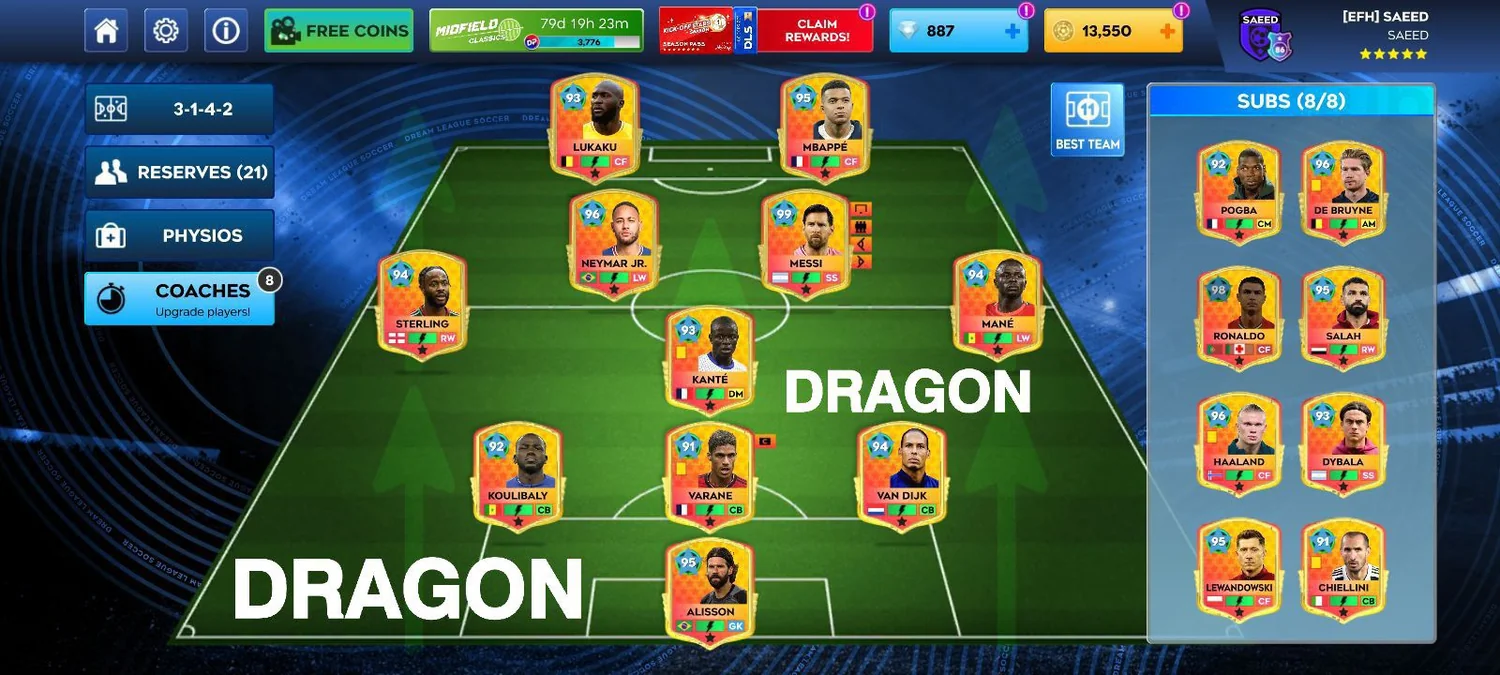Pick the Mbappé striker card
The height and width of the screenshot is (675, 1500).
[x=824, y=127]
